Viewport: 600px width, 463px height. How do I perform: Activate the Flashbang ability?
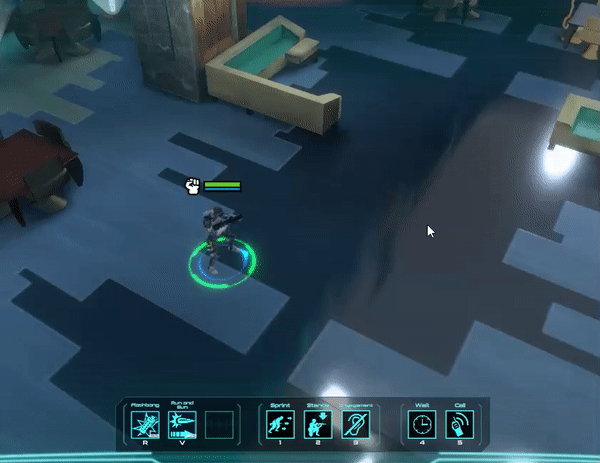point(146,424)
